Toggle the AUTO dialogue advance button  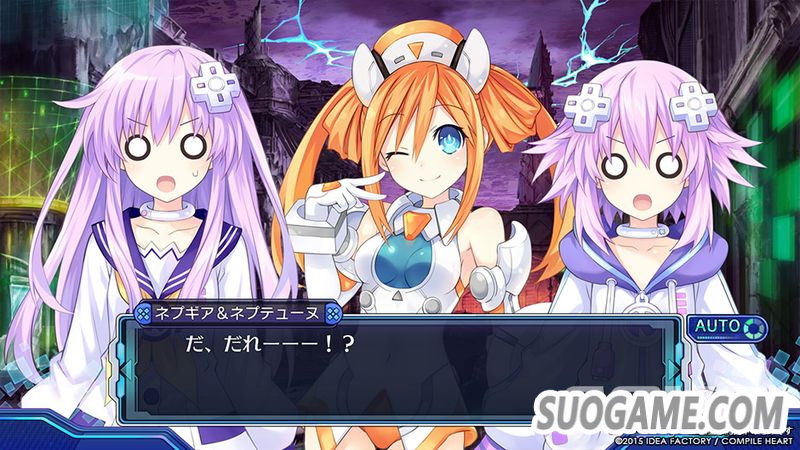click(726, 327)
